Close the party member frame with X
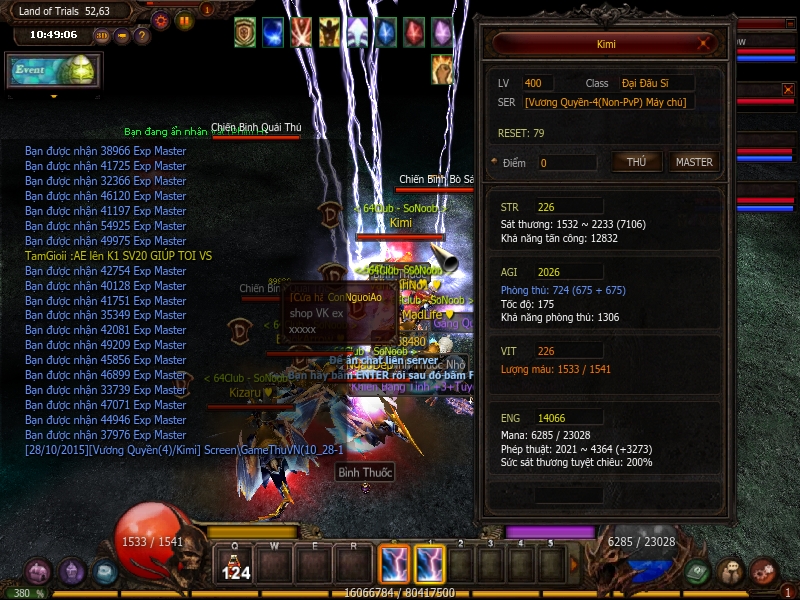The height and width of the screenshot is (600, 800). point(787,90)
